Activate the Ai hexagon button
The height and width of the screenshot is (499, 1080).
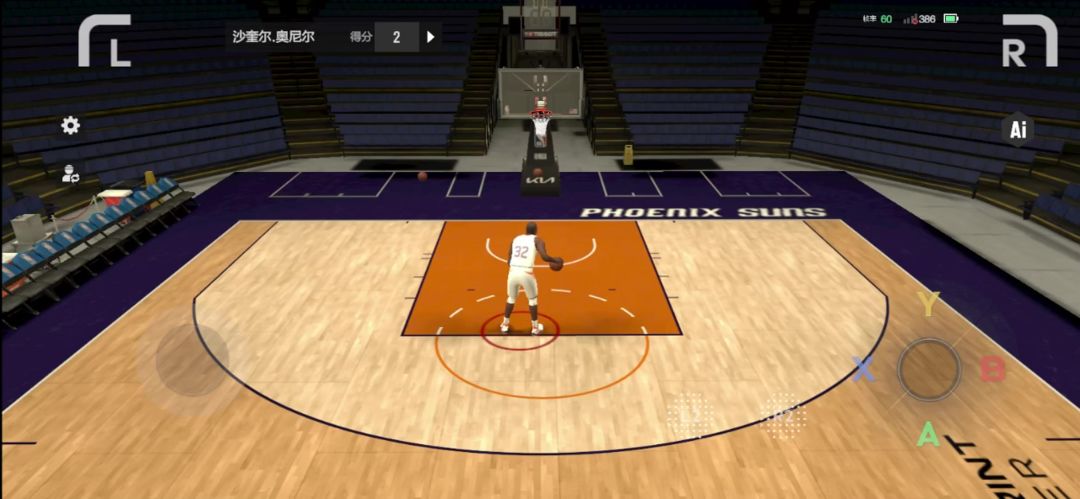pos(1018,129)
